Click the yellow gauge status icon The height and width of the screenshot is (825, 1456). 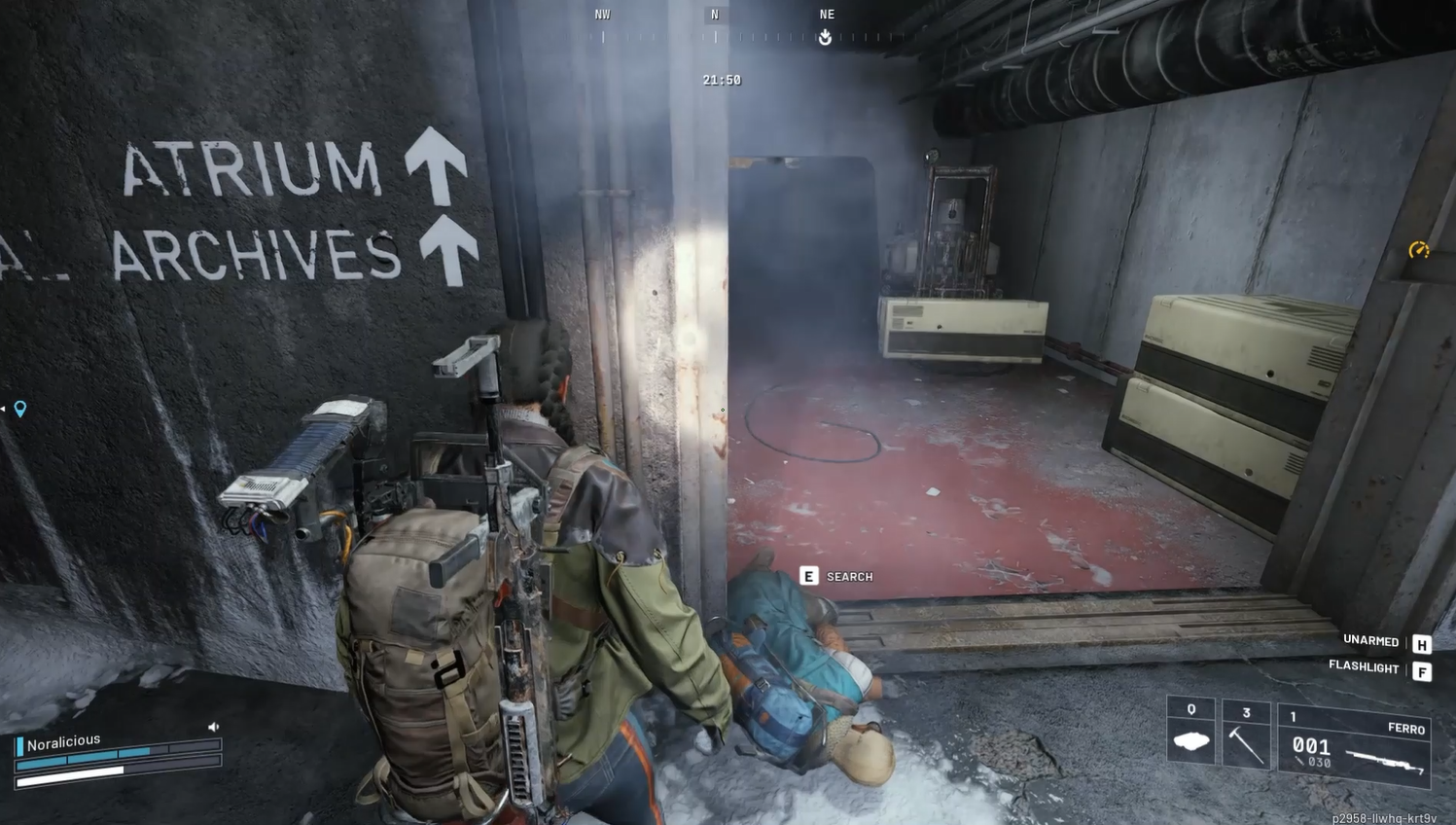[1419, 251]
